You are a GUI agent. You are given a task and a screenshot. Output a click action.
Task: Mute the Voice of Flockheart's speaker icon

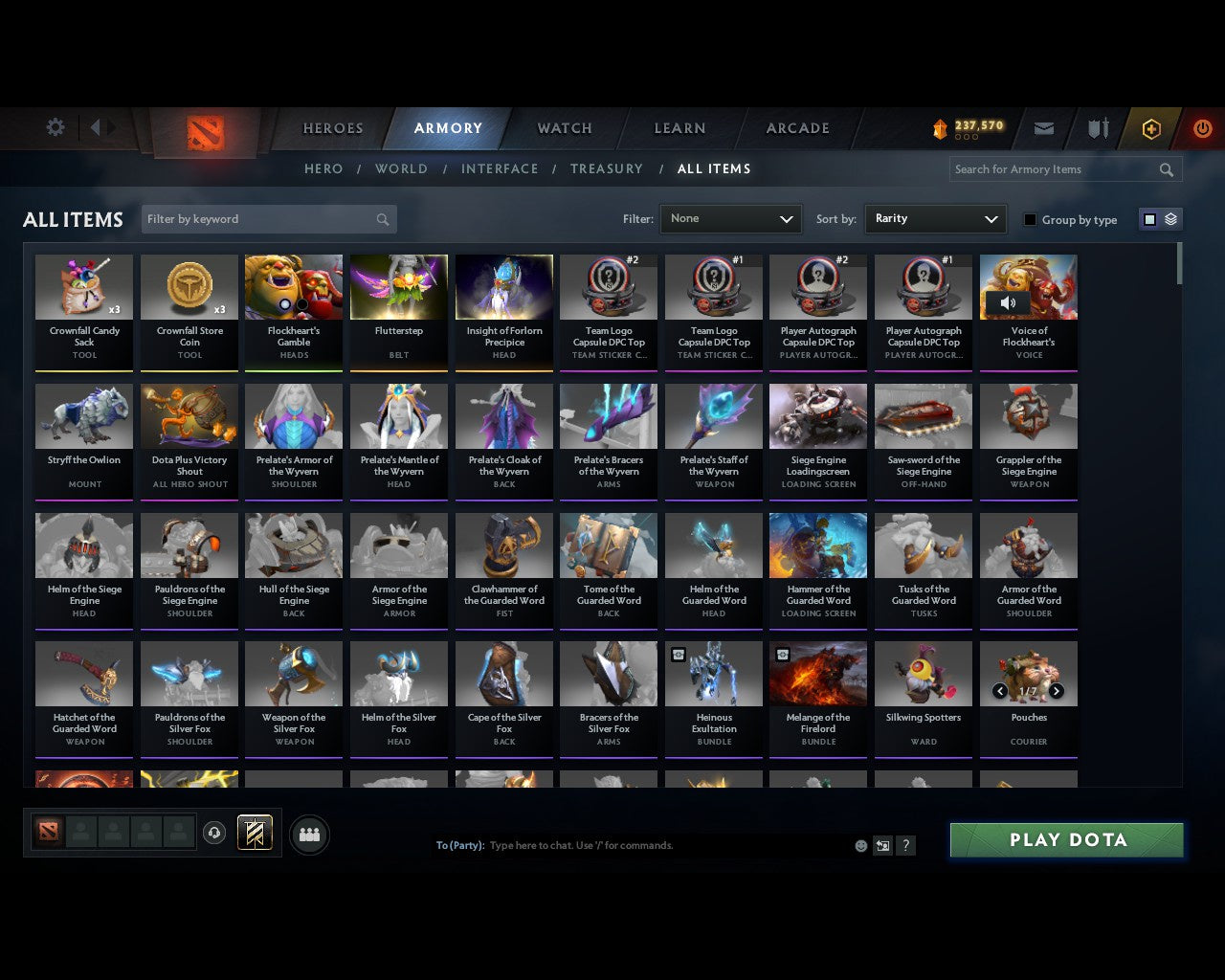click(x=1006, y=302)
